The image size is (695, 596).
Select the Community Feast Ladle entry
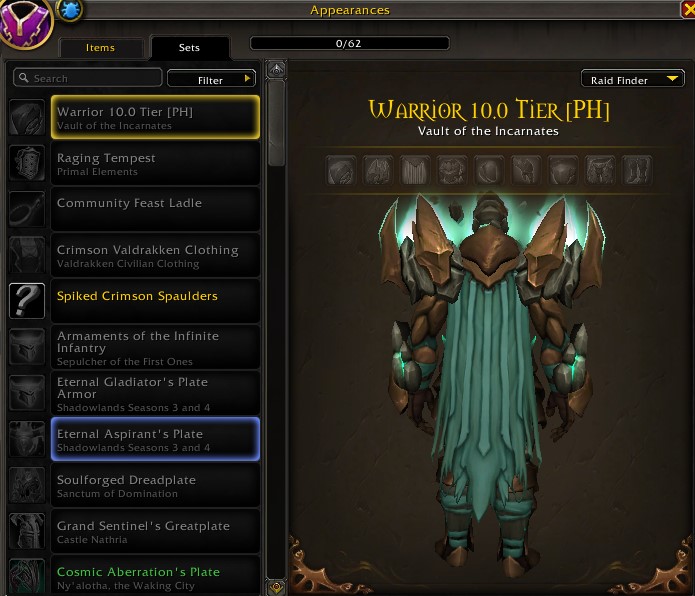[x=154, y=209]
